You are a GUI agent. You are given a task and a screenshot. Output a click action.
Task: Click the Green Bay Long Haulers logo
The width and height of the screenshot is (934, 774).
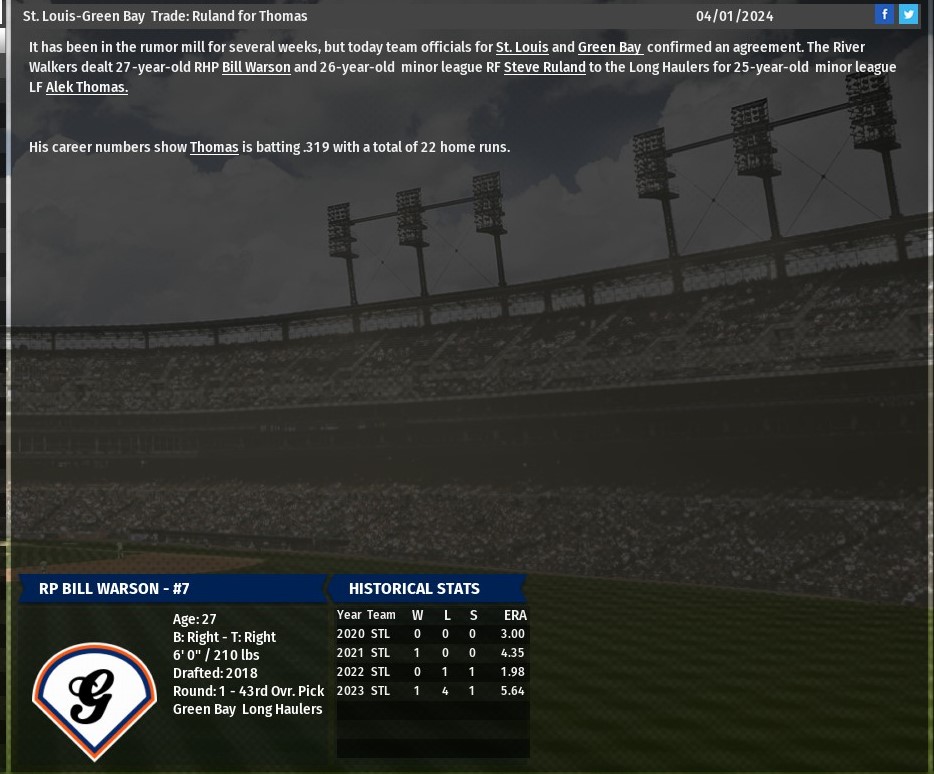pyautogui.click(x=94, y=699)
